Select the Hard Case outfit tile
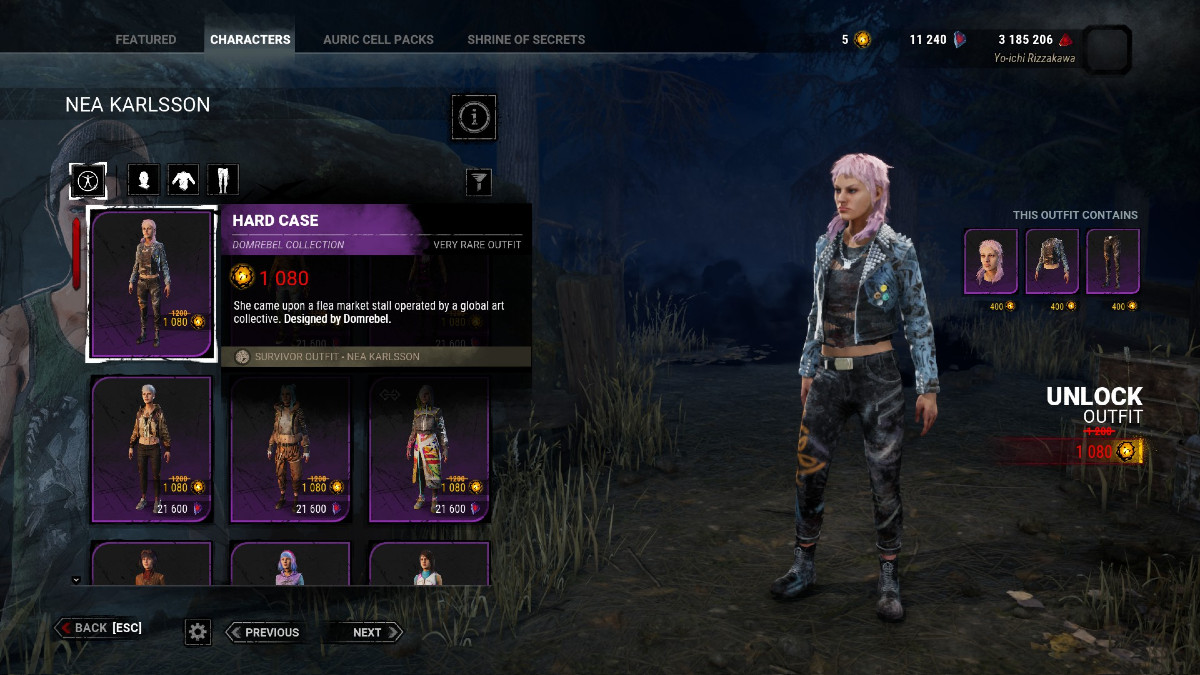 151,284
